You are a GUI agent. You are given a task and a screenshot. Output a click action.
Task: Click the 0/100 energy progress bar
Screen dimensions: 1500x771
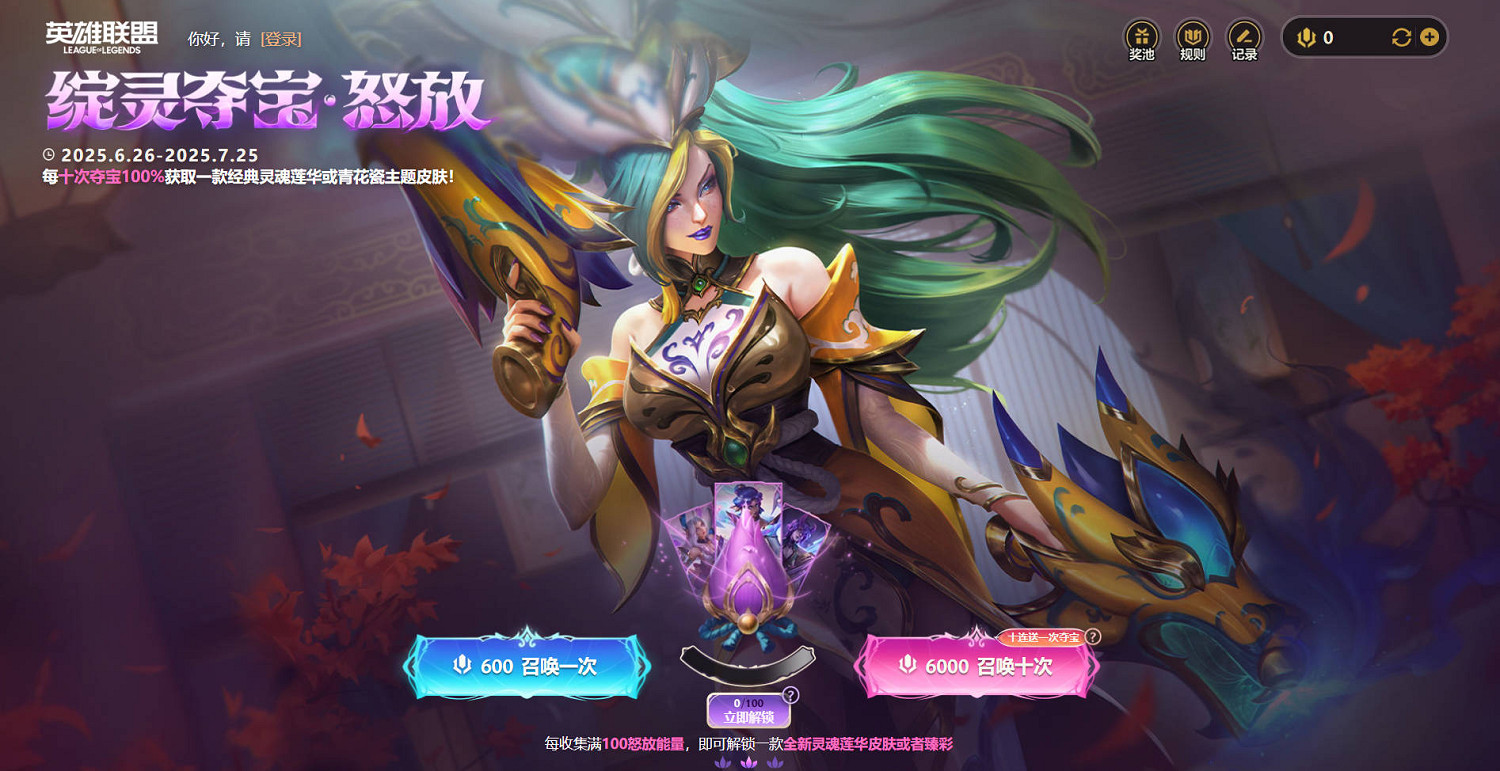(748, 704)
